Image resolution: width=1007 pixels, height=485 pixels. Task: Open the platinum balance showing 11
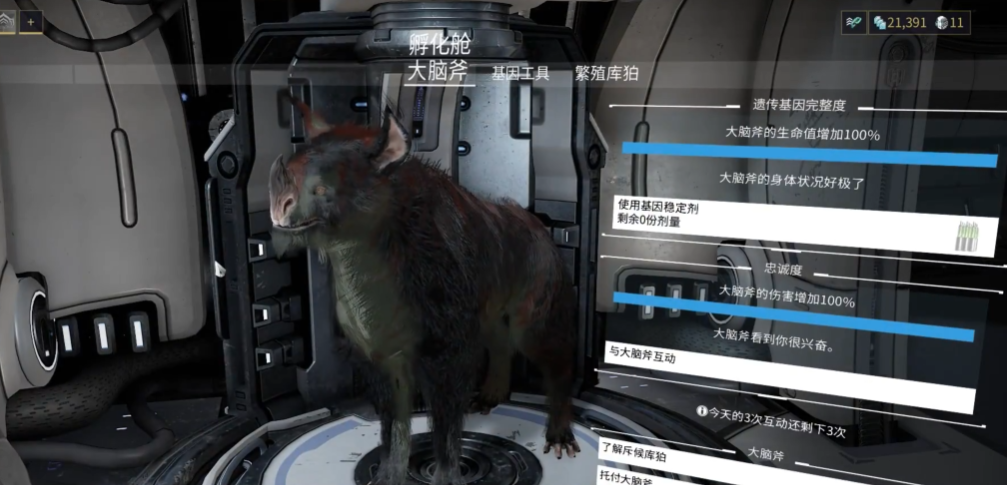pos(951,22)
